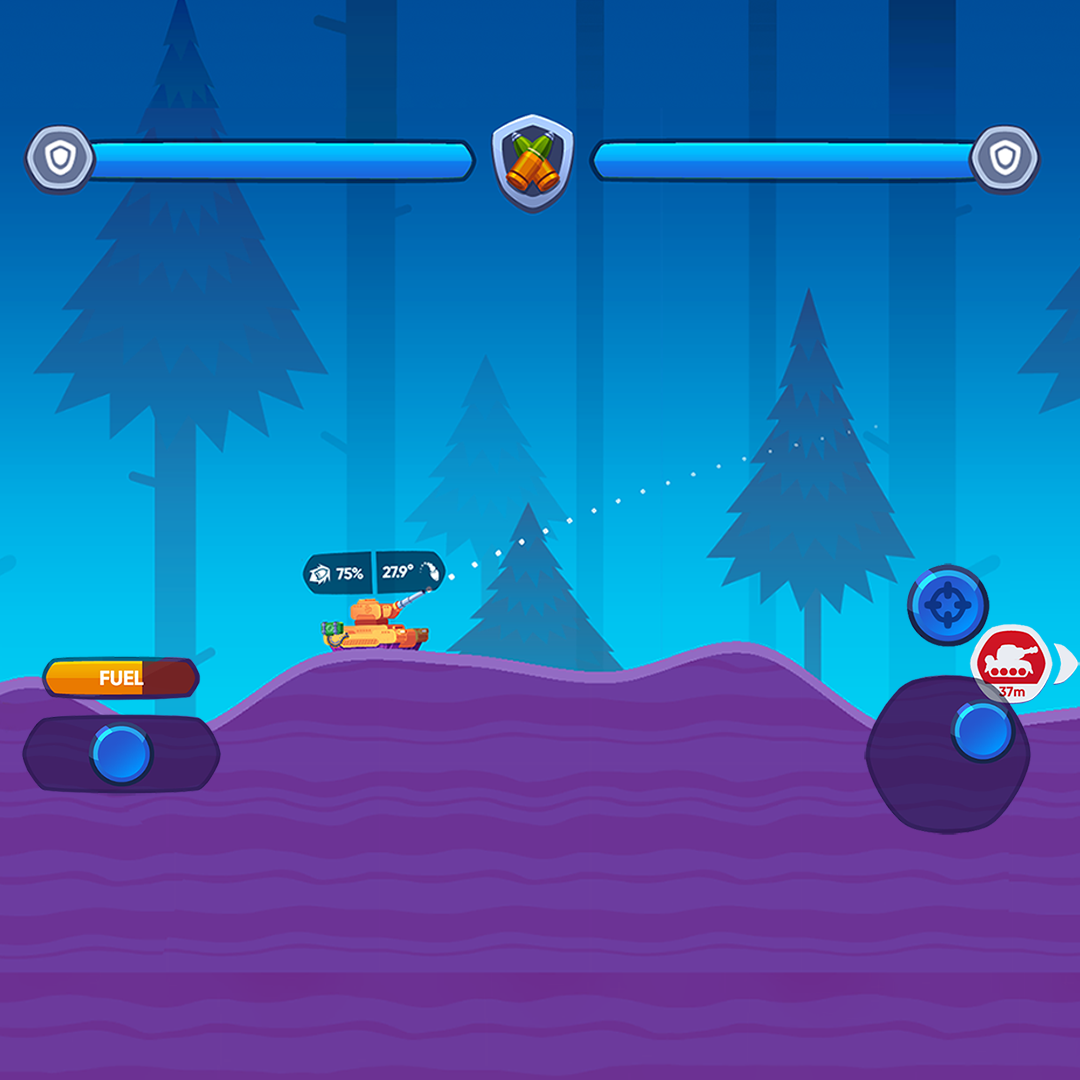This screenshot has height=1080, width=1080.
Task: Tap the crossed shells weapon selector badge
Action: (533, 163)
